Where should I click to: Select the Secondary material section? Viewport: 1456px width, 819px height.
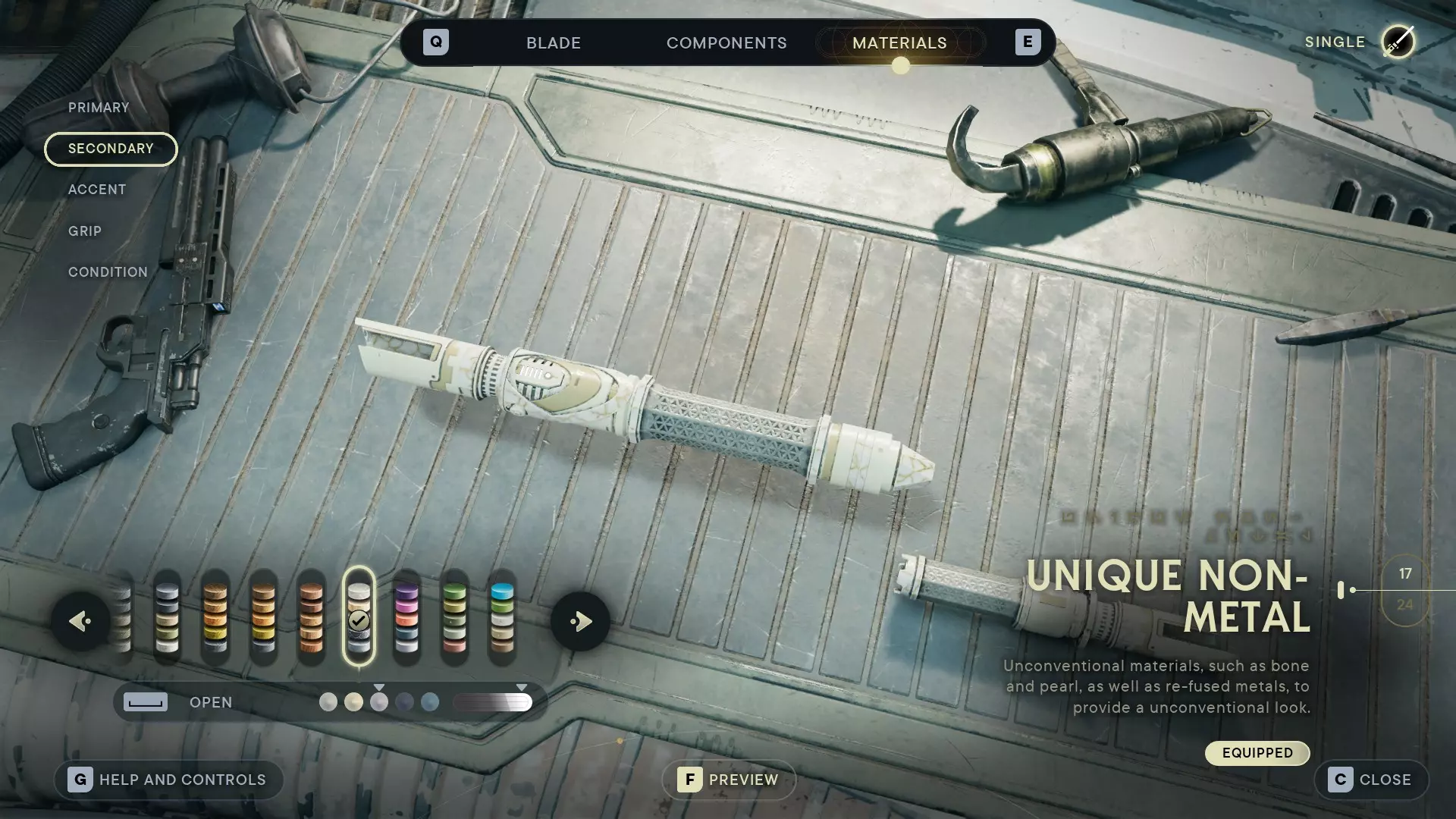pos(111,149)
